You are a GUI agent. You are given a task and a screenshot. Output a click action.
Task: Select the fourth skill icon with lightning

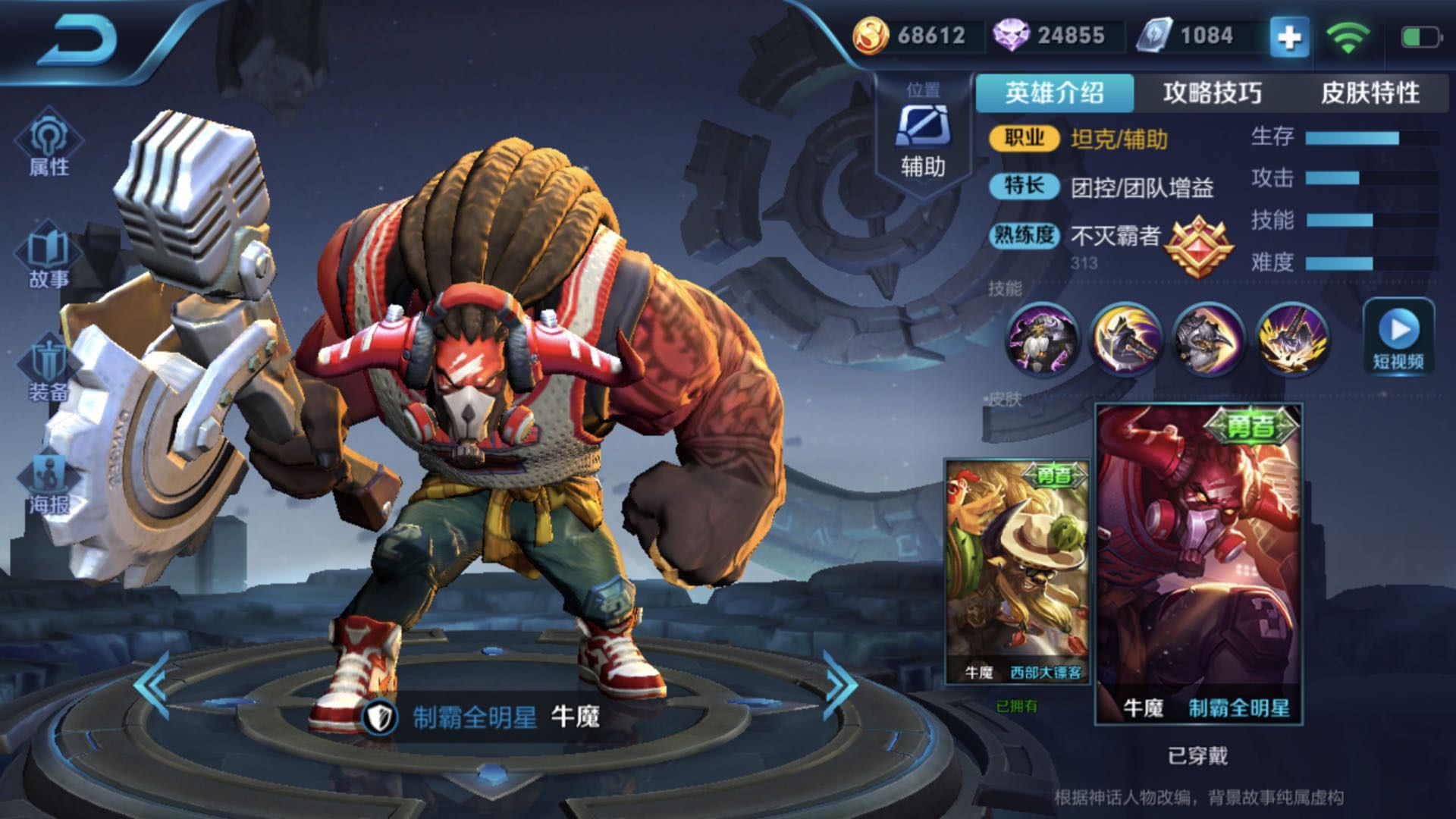click(x=1292, y=340)
